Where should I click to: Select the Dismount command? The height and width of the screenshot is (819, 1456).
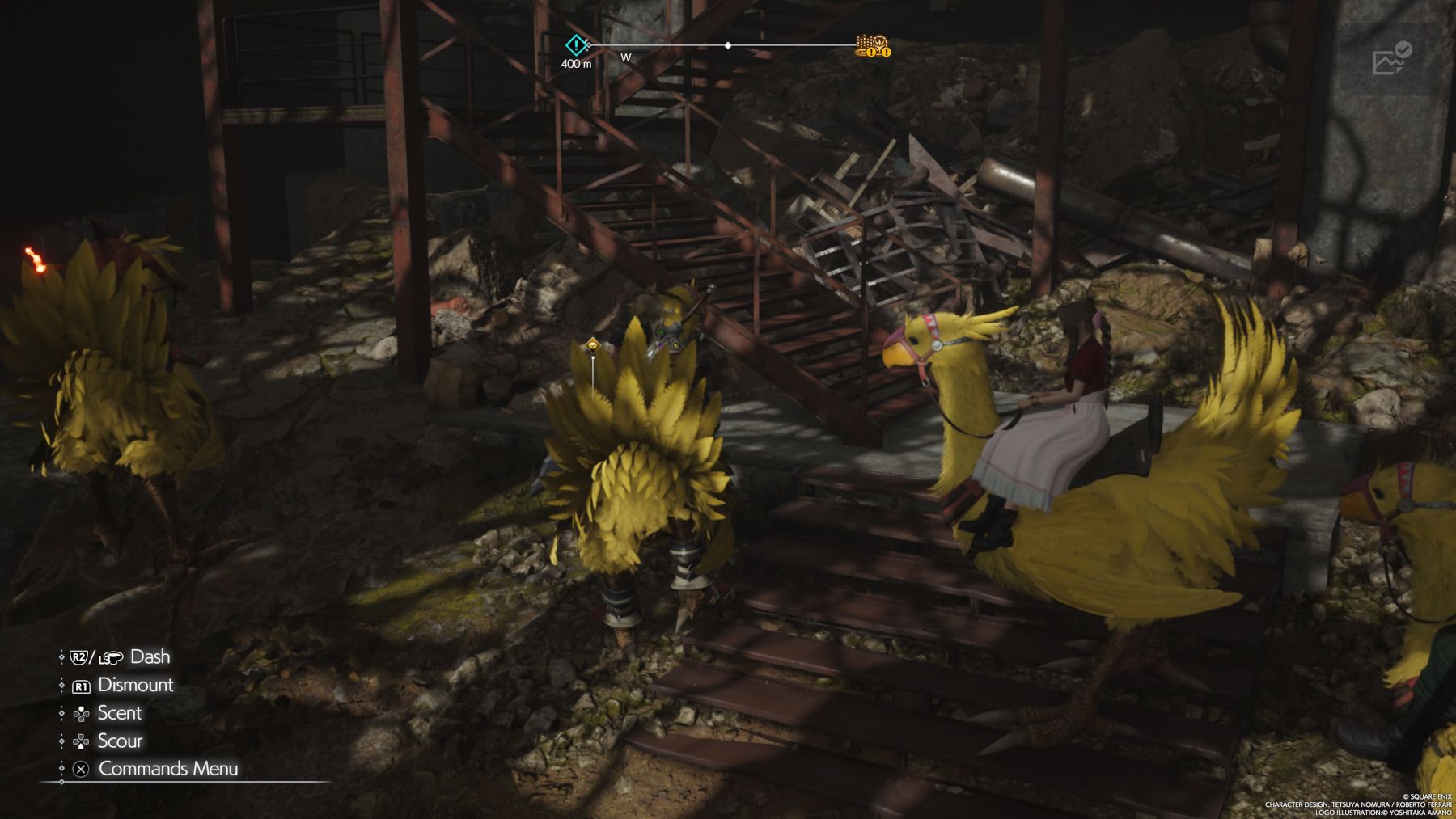click(x=136, y=685)
